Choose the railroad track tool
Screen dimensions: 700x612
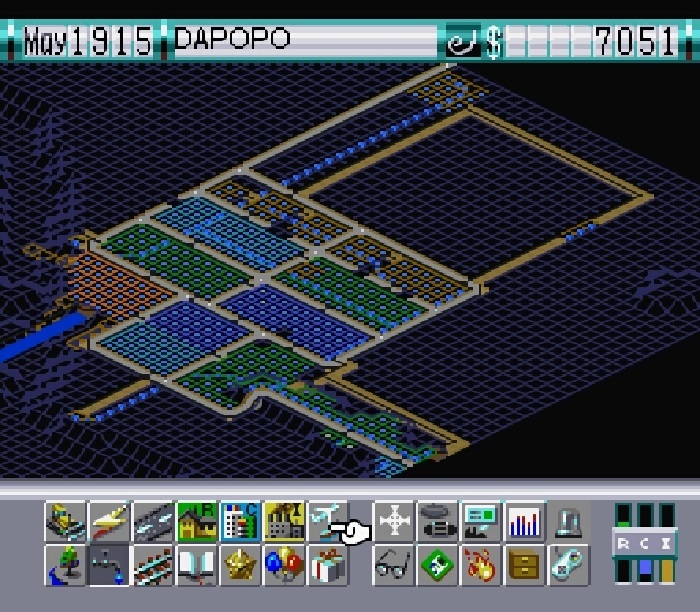coord(153,565)
